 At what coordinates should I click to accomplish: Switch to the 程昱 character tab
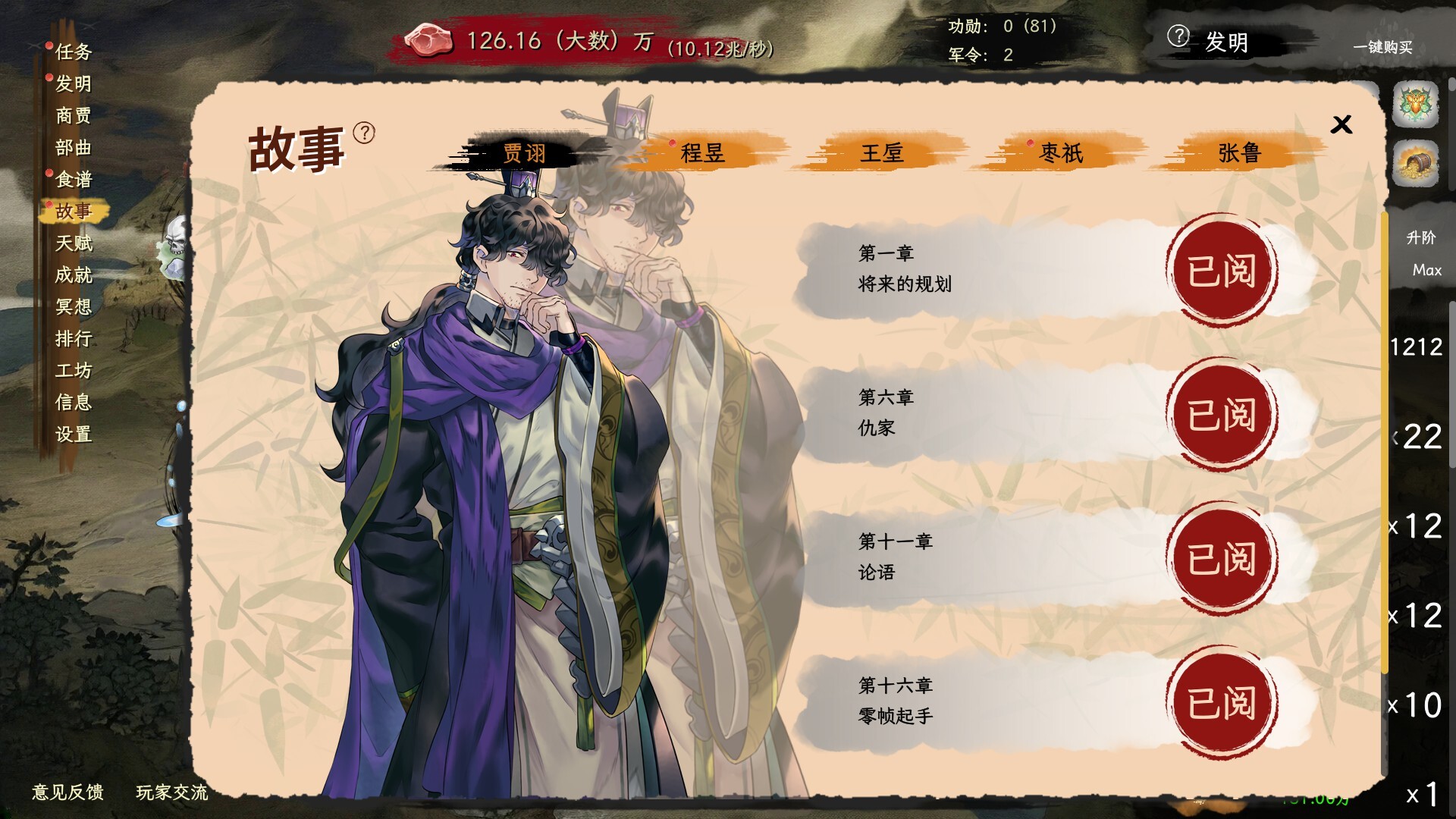(704, 152)
